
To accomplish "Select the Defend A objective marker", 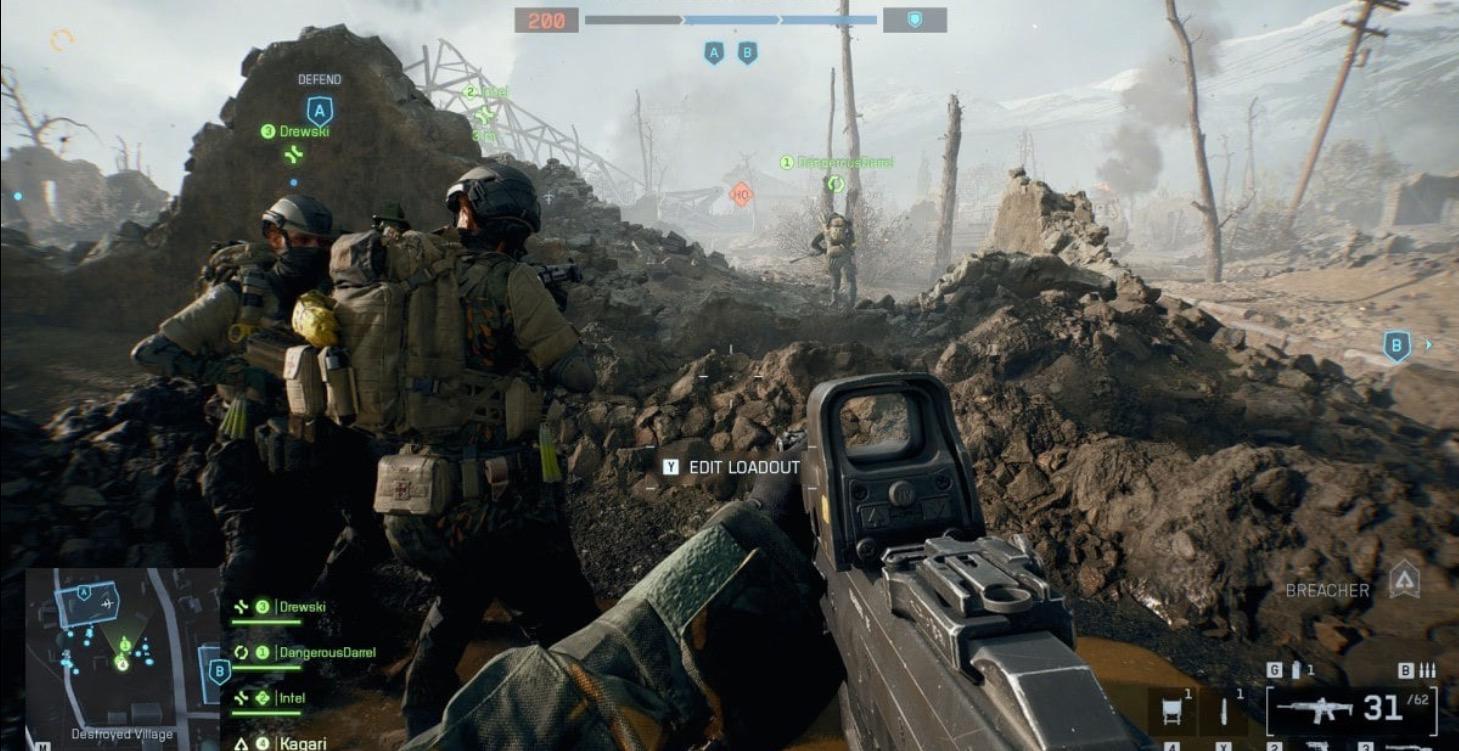I will click(x=319, y=110).
